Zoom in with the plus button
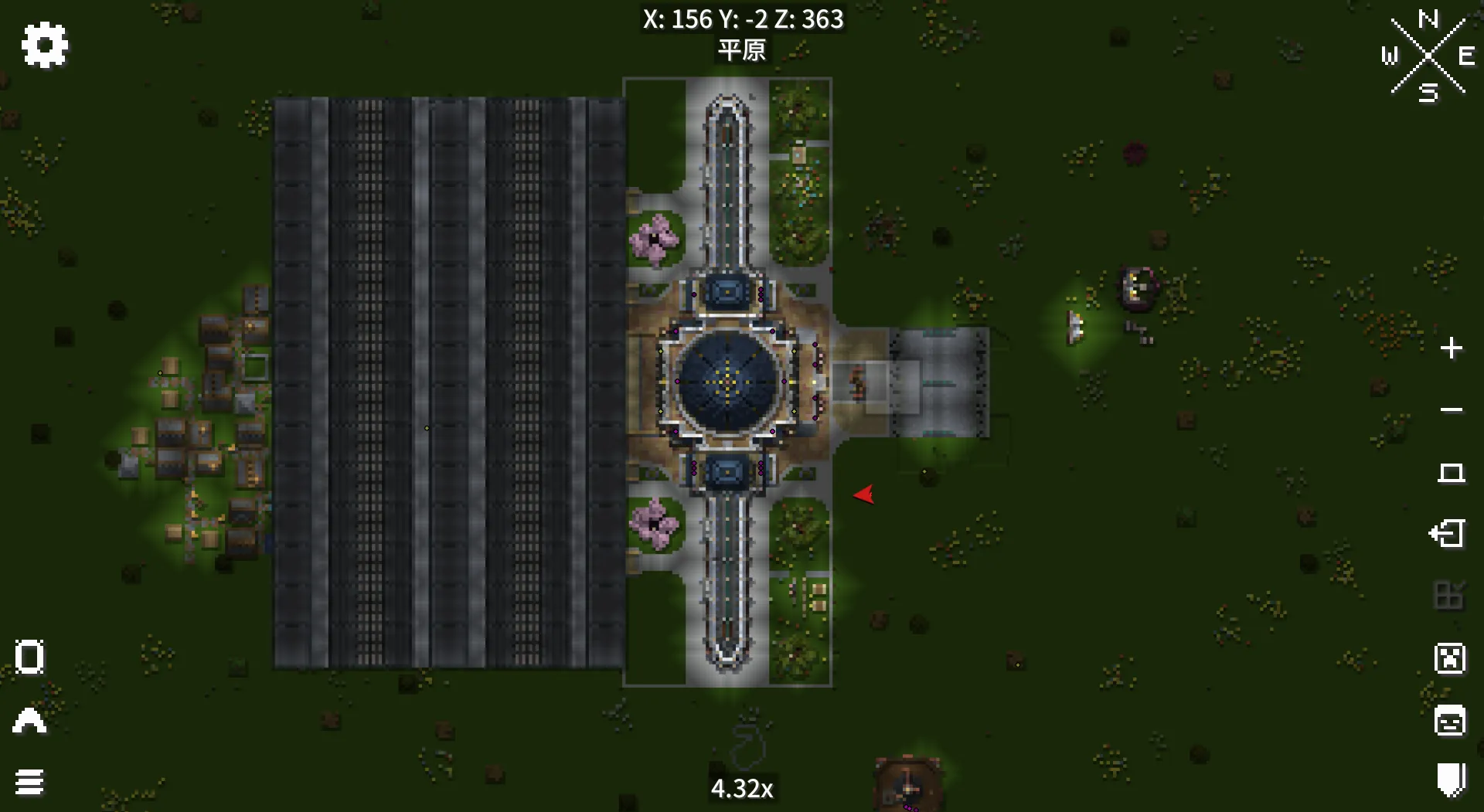Viewport: 1484px width, 812px height. pyautogui.click(x=1451, y=348)
